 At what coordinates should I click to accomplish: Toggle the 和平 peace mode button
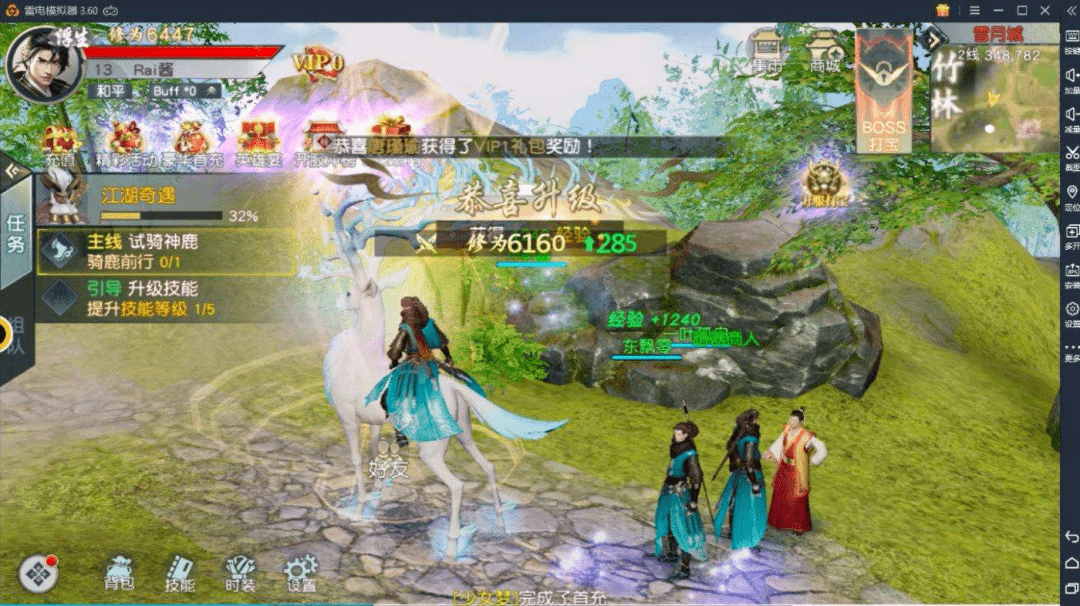click(108, 91)
